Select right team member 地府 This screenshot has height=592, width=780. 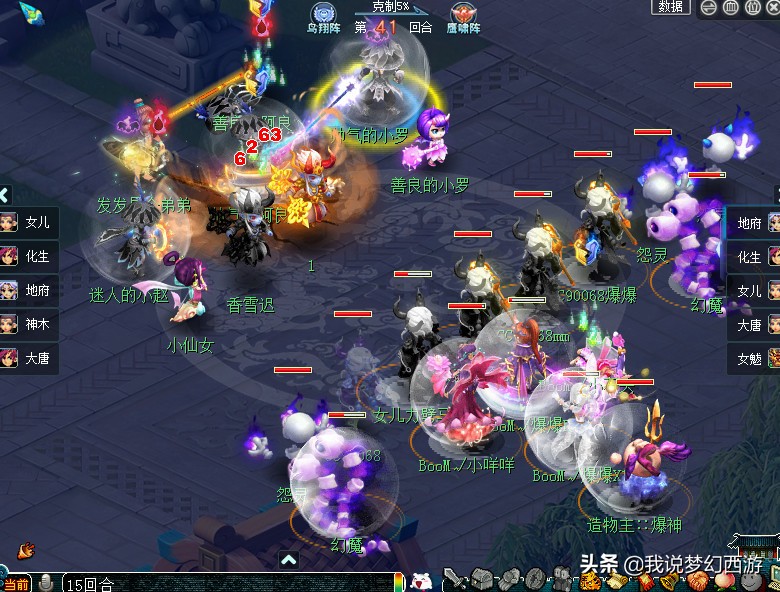(x=752, y=223)
